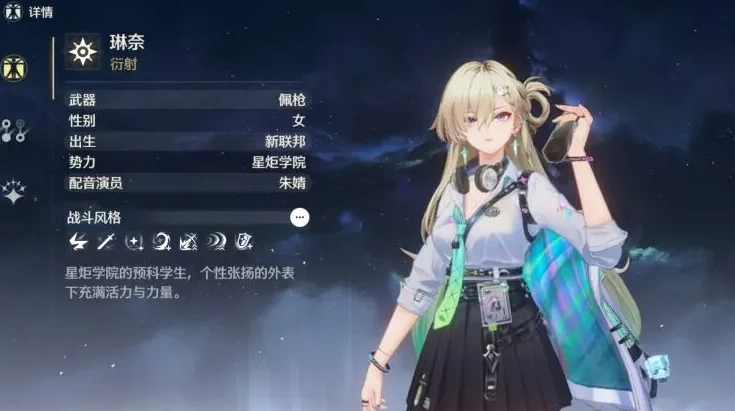Expand combat style details with ellipsis button
This screenshot has width=735, height=411.
[299, 217]
